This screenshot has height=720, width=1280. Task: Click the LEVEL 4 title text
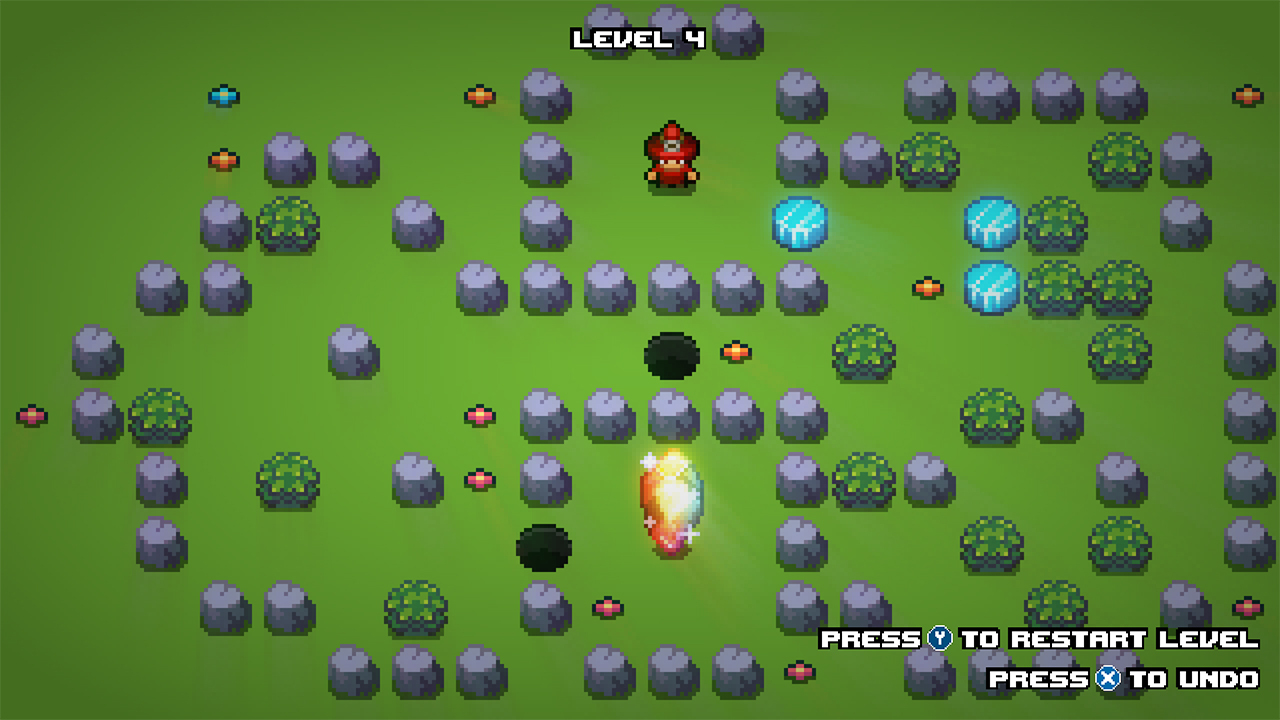point(637,37)
